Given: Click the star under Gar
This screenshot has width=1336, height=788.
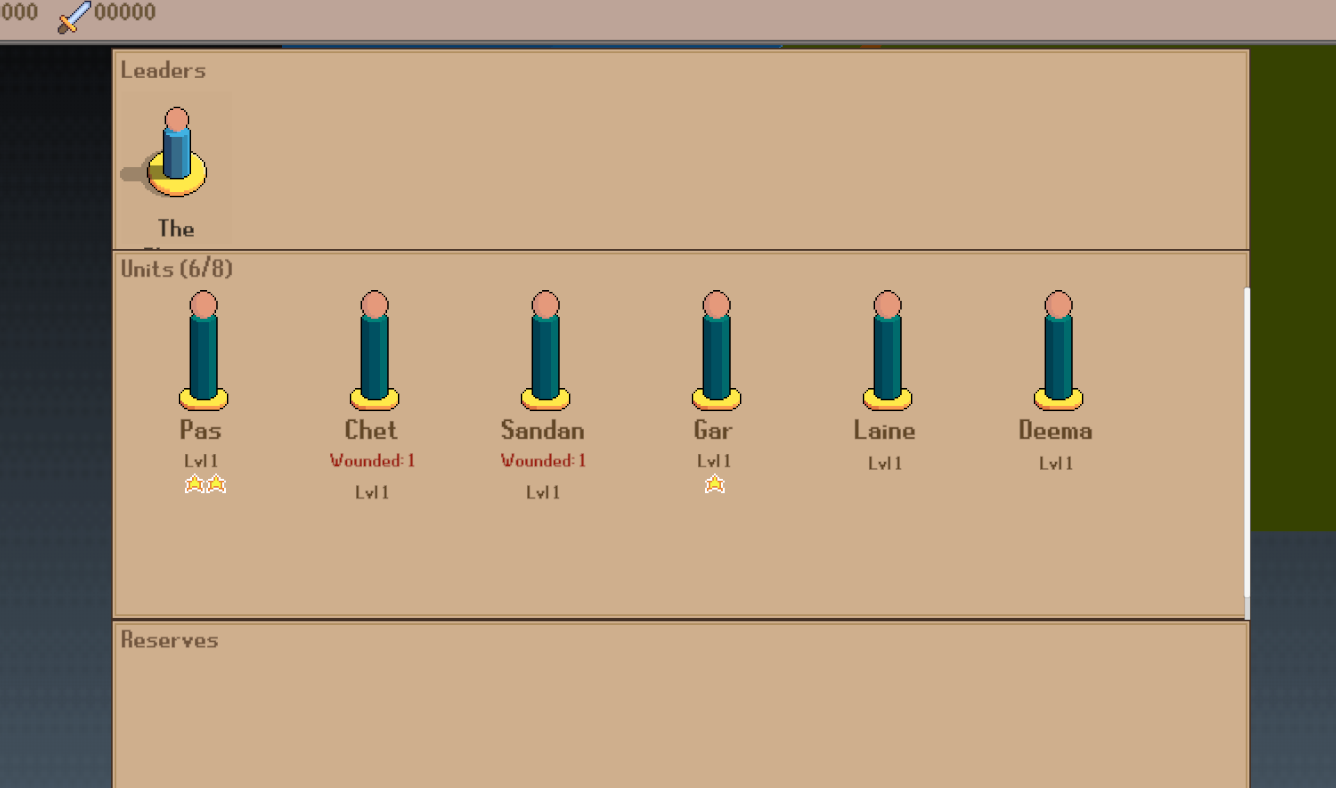Looking at the screenshot, I should tap(714, 484).
